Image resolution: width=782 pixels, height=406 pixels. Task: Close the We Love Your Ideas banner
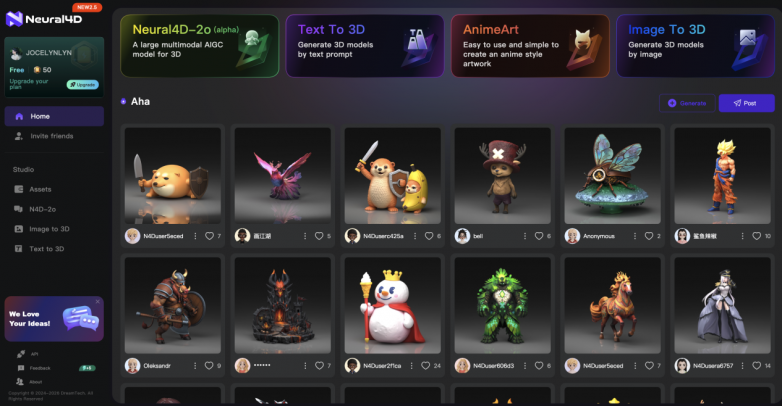97,301
